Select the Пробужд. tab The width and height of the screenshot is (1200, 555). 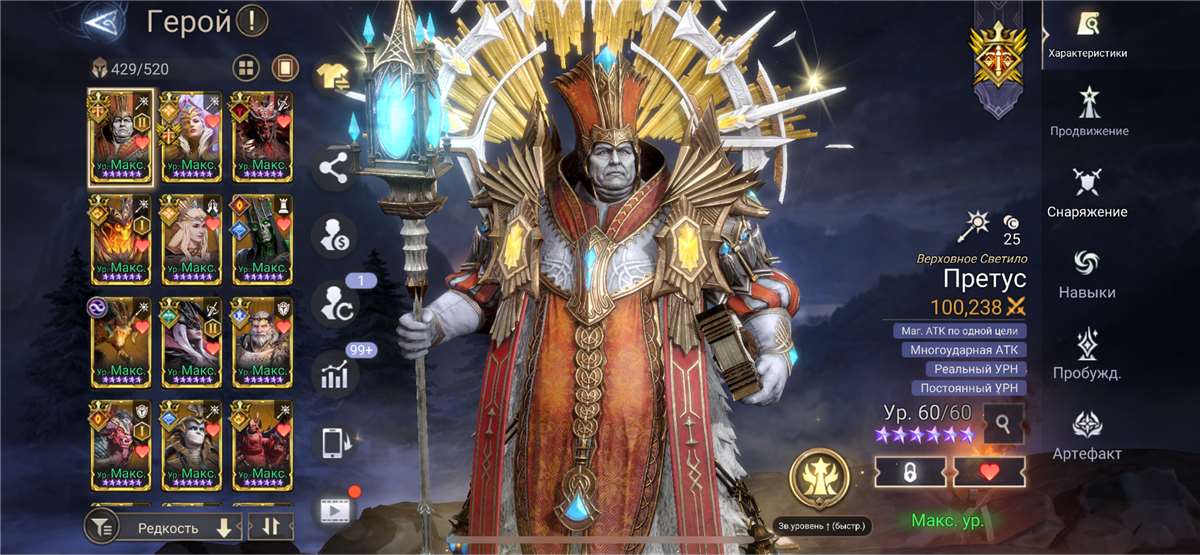[1087, 354]
